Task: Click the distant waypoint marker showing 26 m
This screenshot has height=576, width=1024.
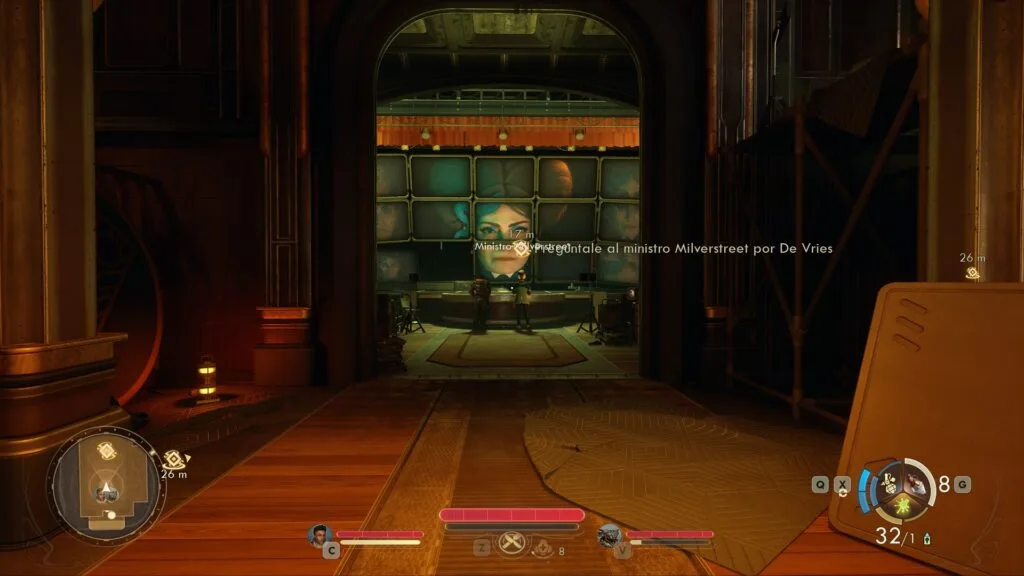Action: click(971, 272)
